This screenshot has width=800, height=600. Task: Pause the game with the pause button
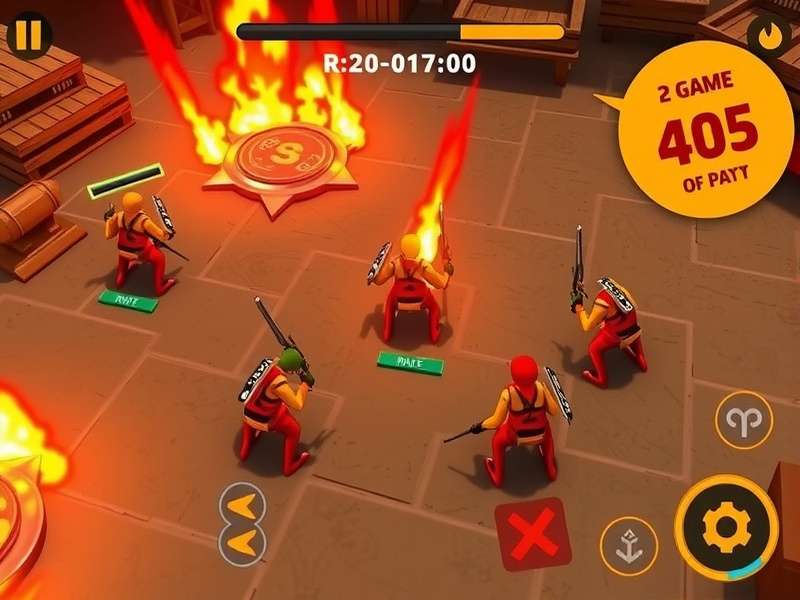pyautogui.click(x=30, y=36)
